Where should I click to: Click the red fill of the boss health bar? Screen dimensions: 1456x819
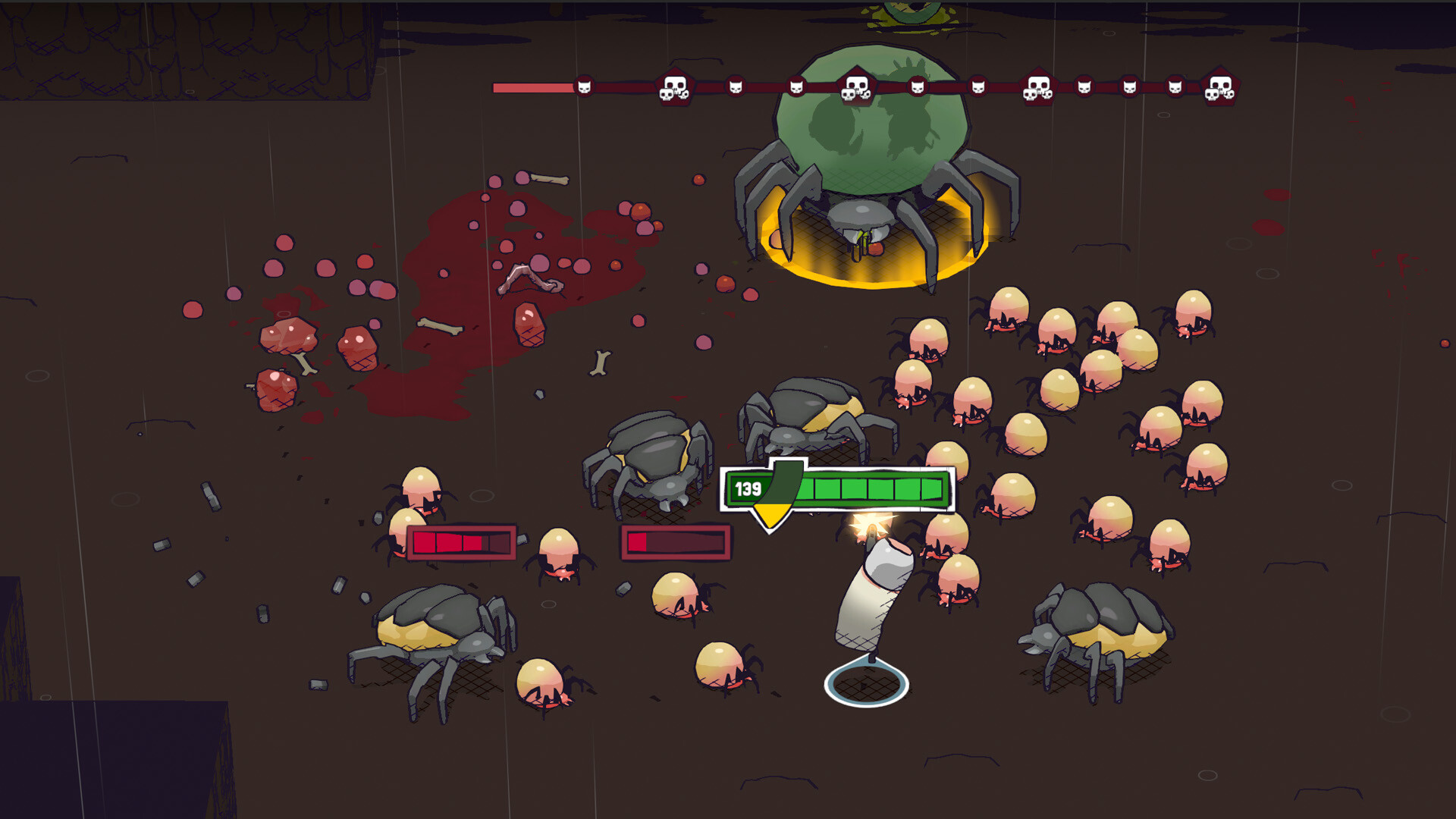point(531,86)
